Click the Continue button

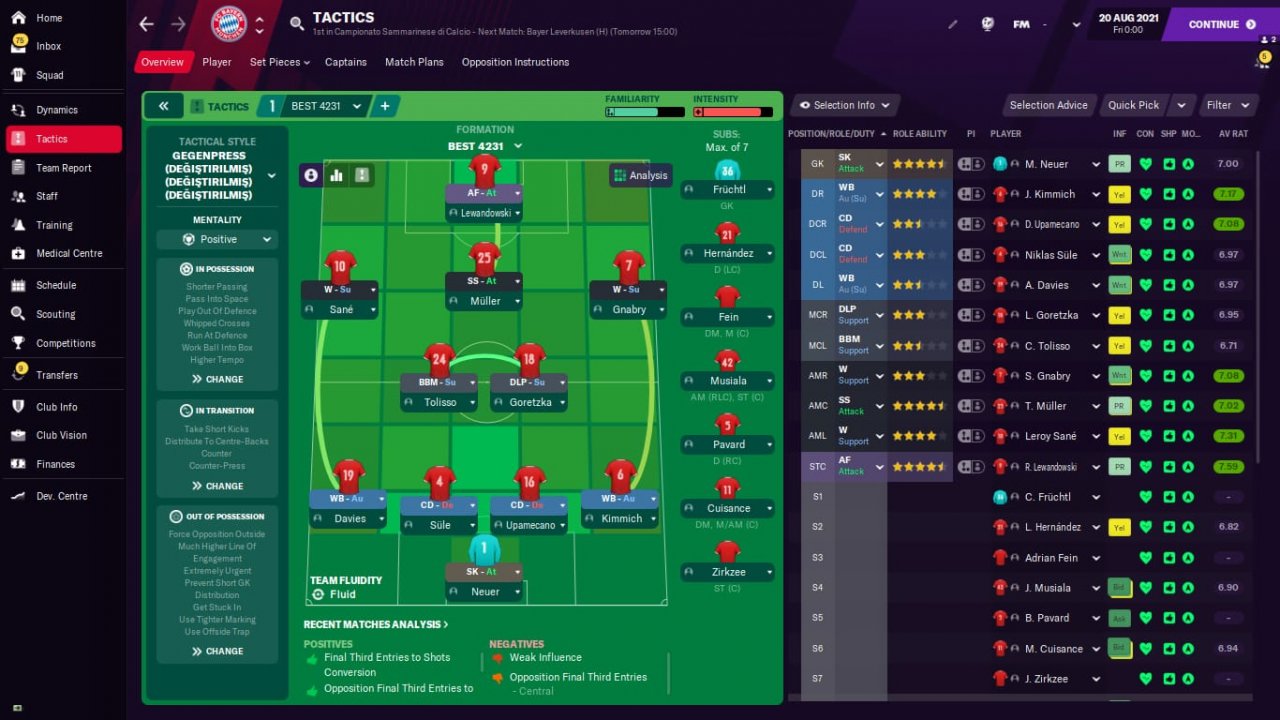pyautogui.click(x=1221, y=24)
